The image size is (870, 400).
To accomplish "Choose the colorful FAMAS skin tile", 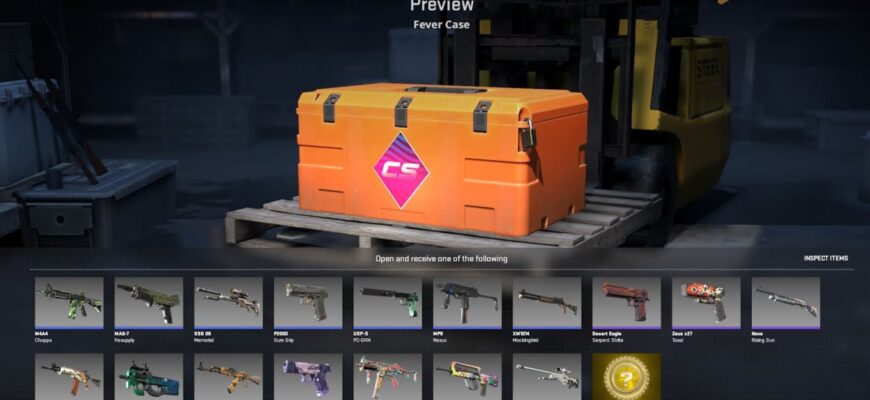I will point(467,377).
